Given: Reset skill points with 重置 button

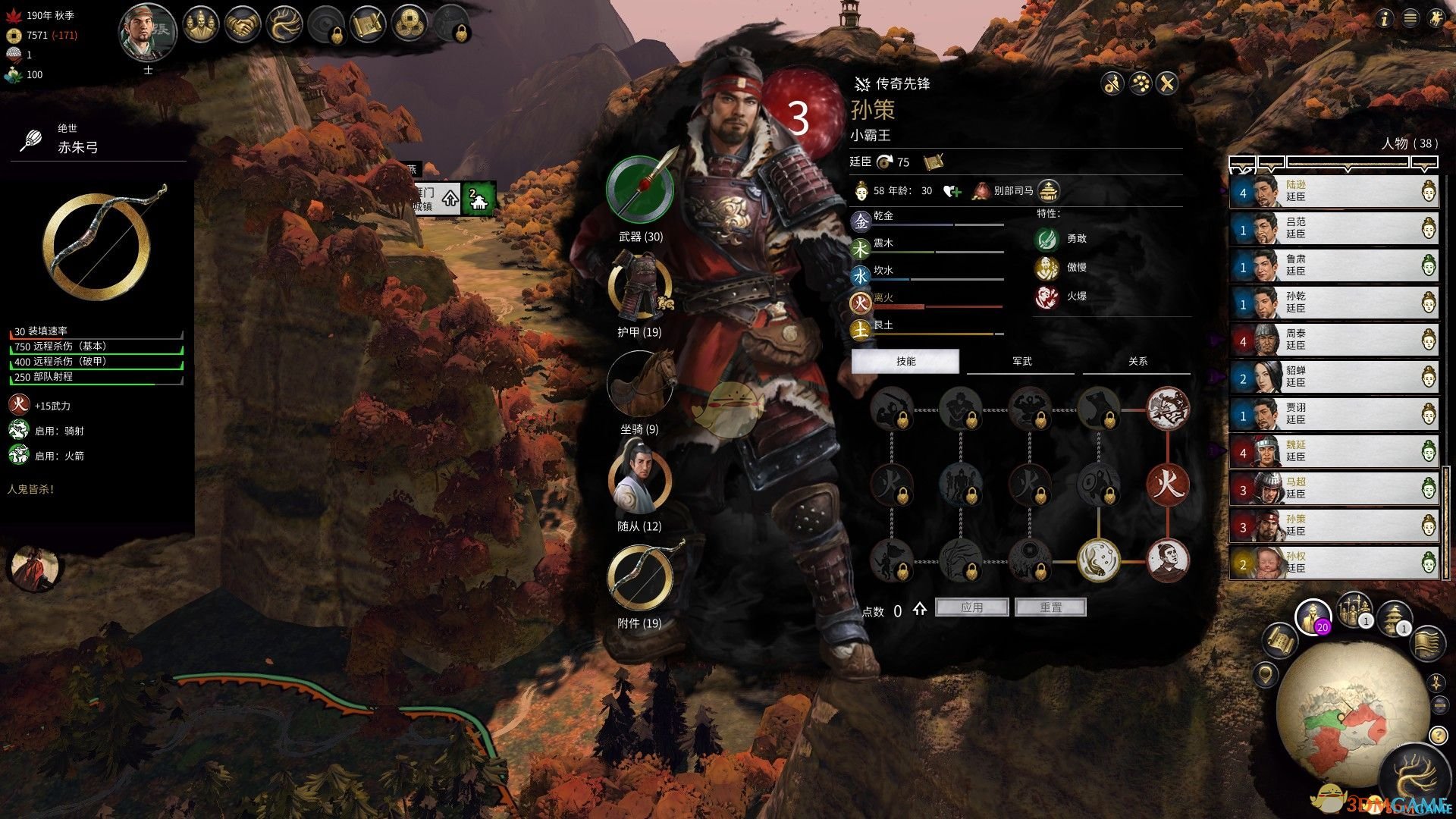Looking at the screenshot, I should coord(1050,607).
